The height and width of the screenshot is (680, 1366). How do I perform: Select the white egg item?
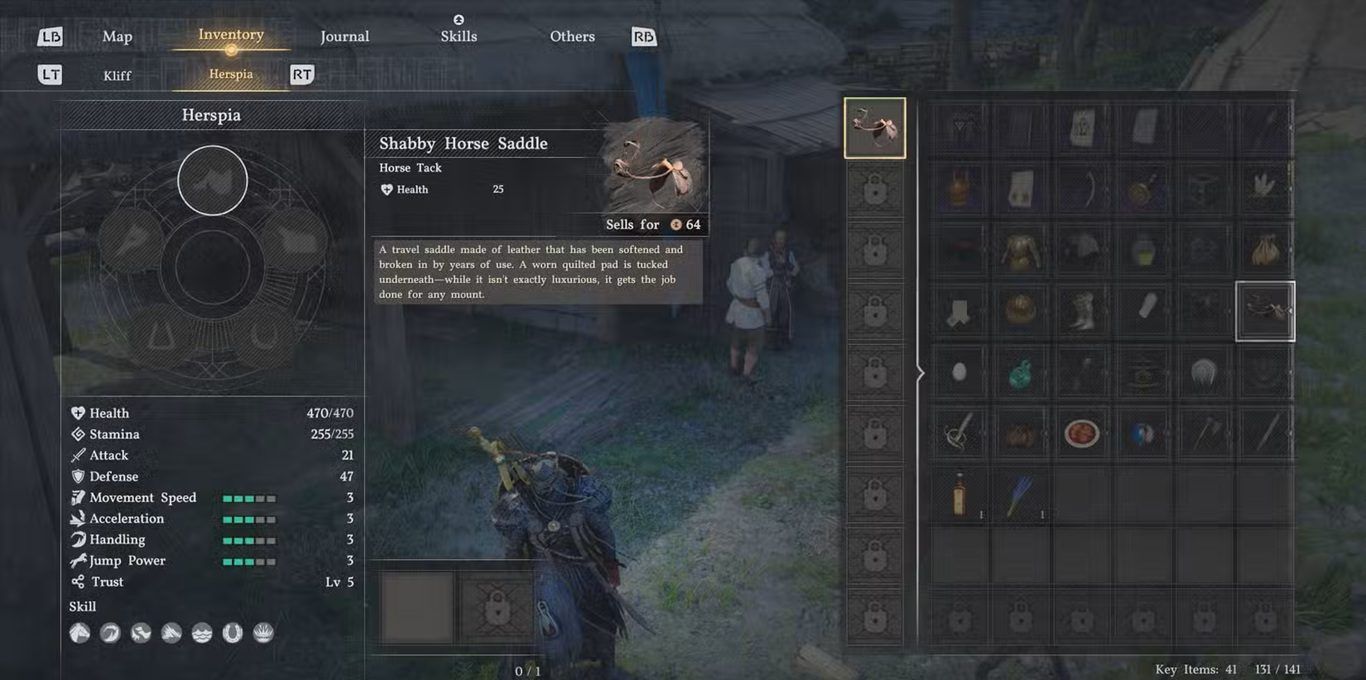coord(959,372)
